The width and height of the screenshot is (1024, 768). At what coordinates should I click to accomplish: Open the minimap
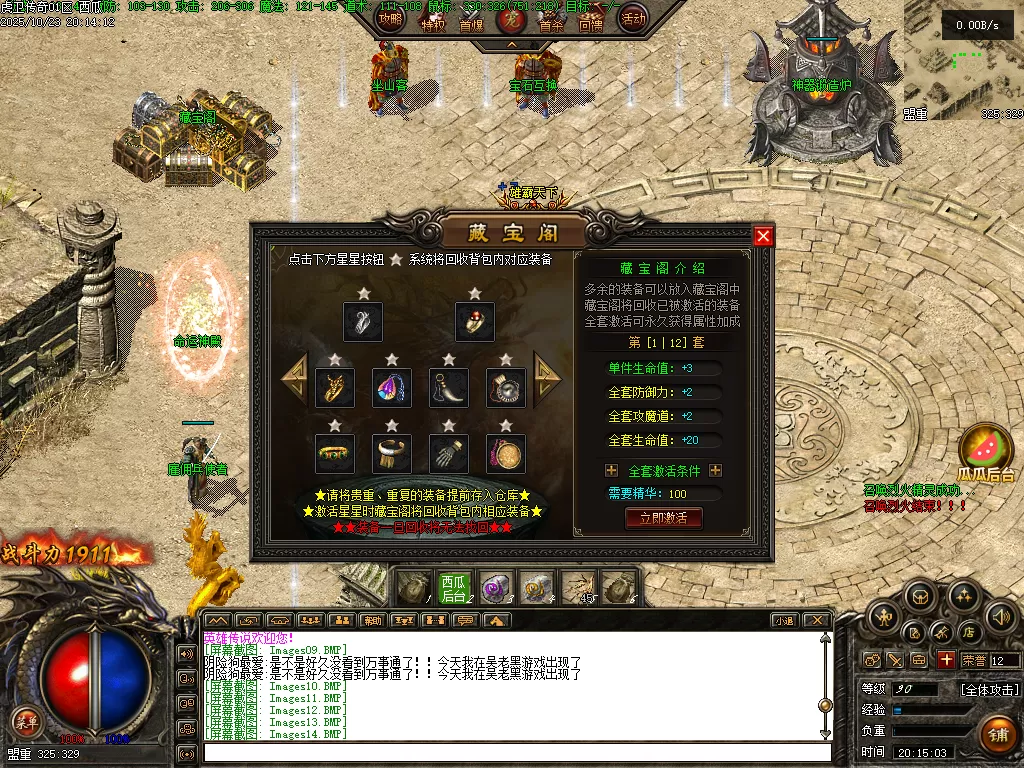(x=963, y=60)
